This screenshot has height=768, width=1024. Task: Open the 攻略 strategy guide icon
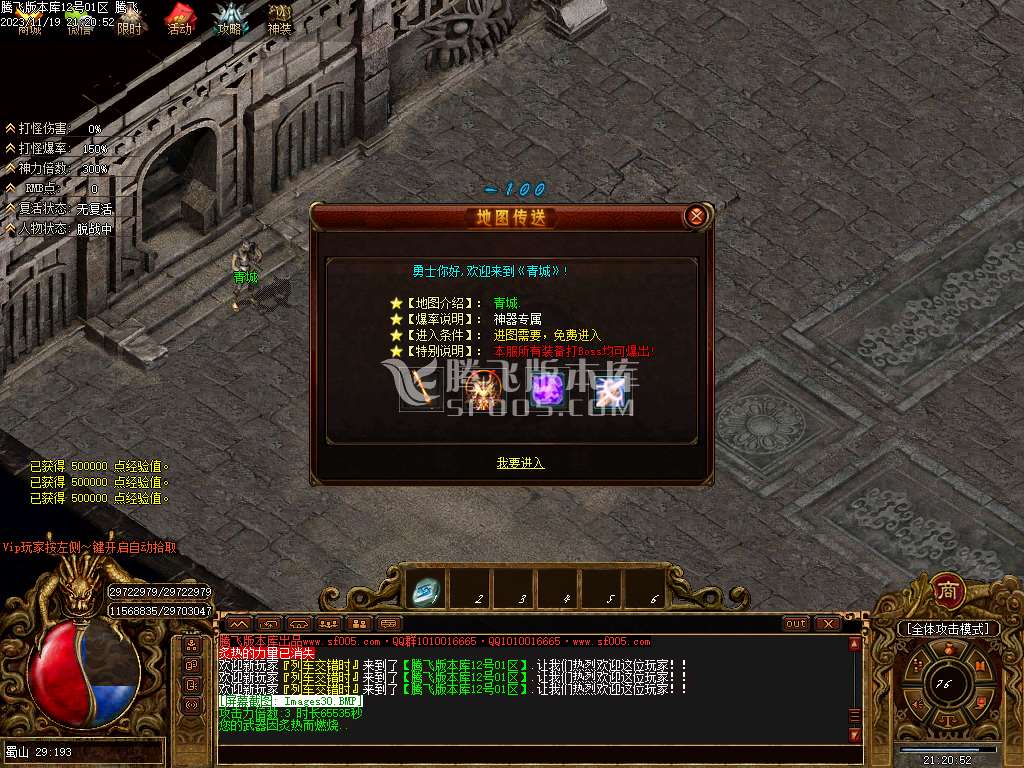click(x=230, y=20)
